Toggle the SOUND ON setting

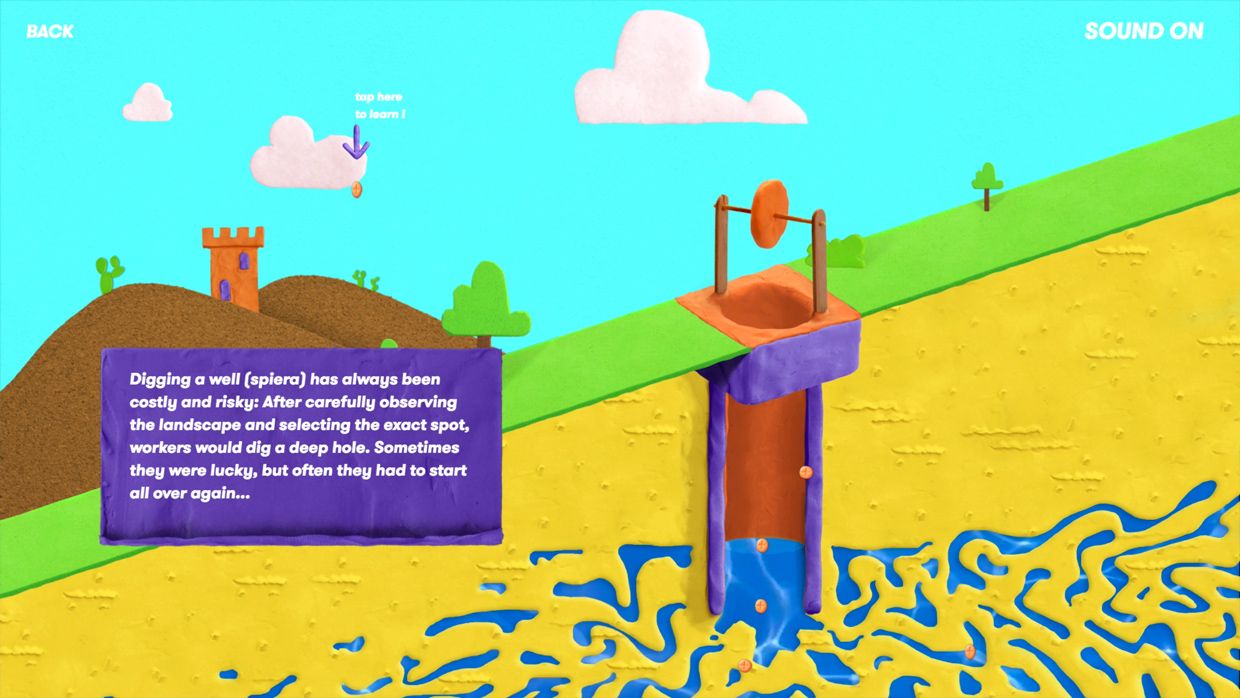point(1143,31)
